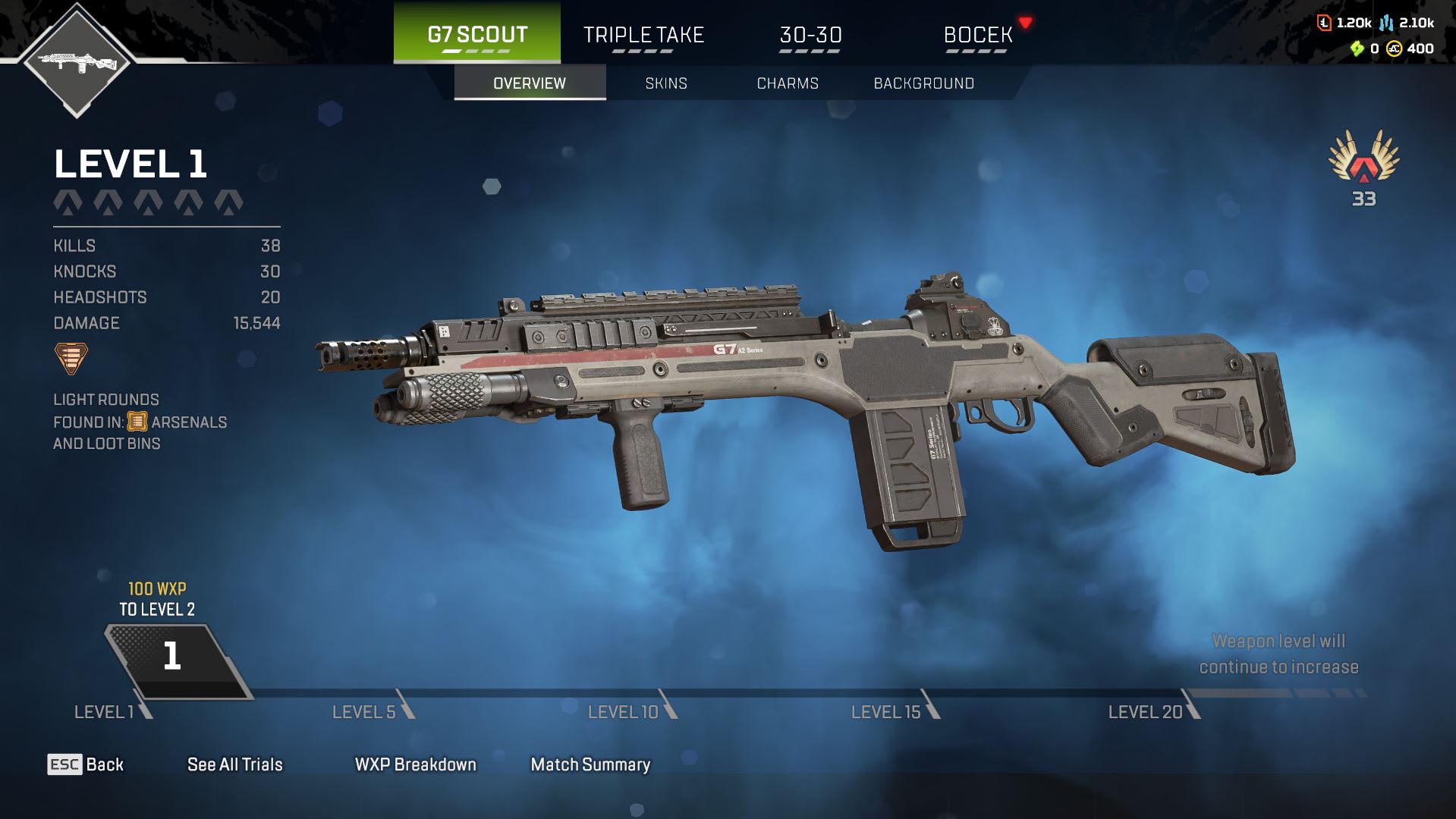
Task: View the Match Summary
Action: [x=590, y=764]
